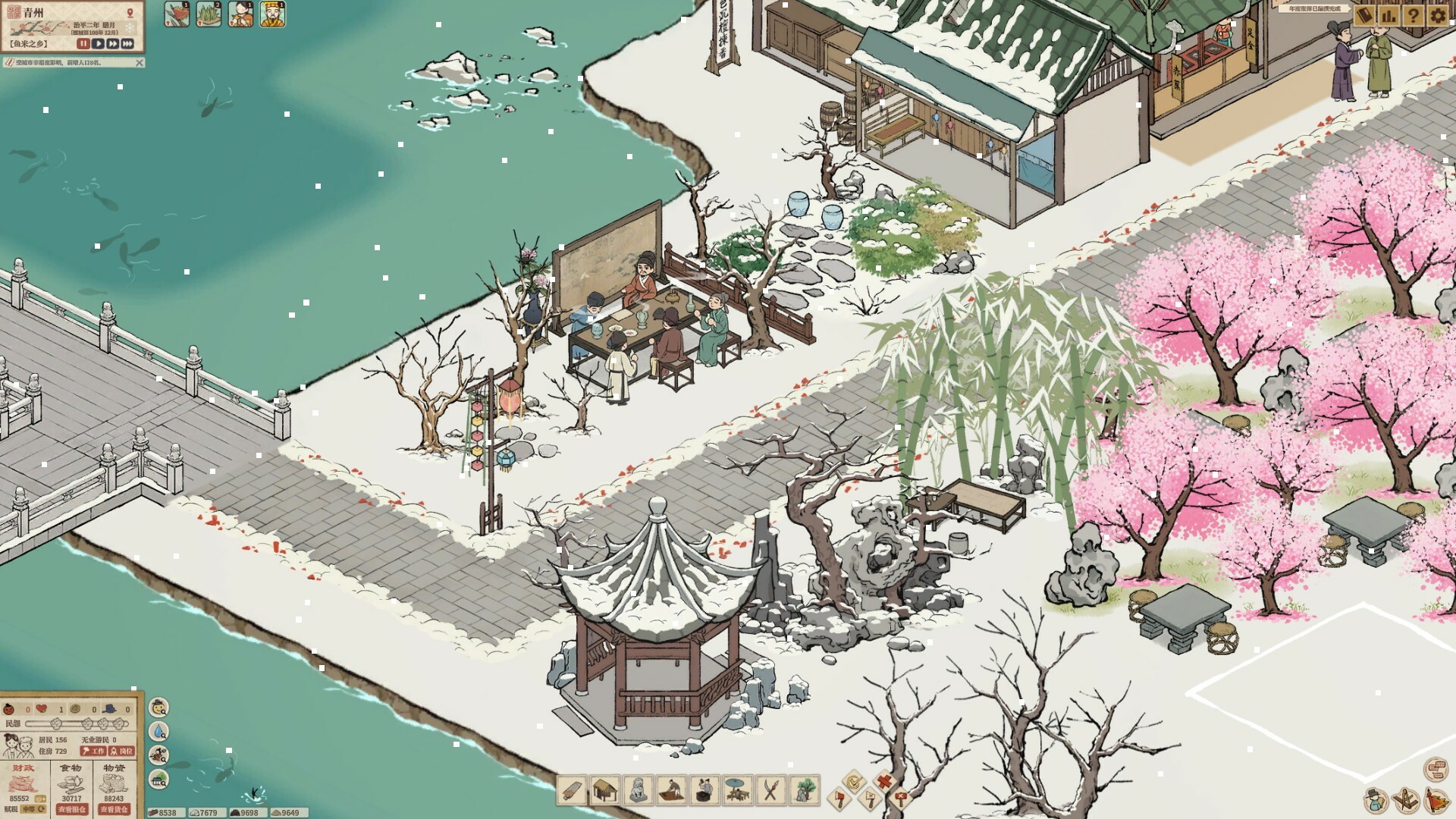Pause the game clock
This screenshot has width=1456, height=819.
pyautogui.click(x=83, y=44)
